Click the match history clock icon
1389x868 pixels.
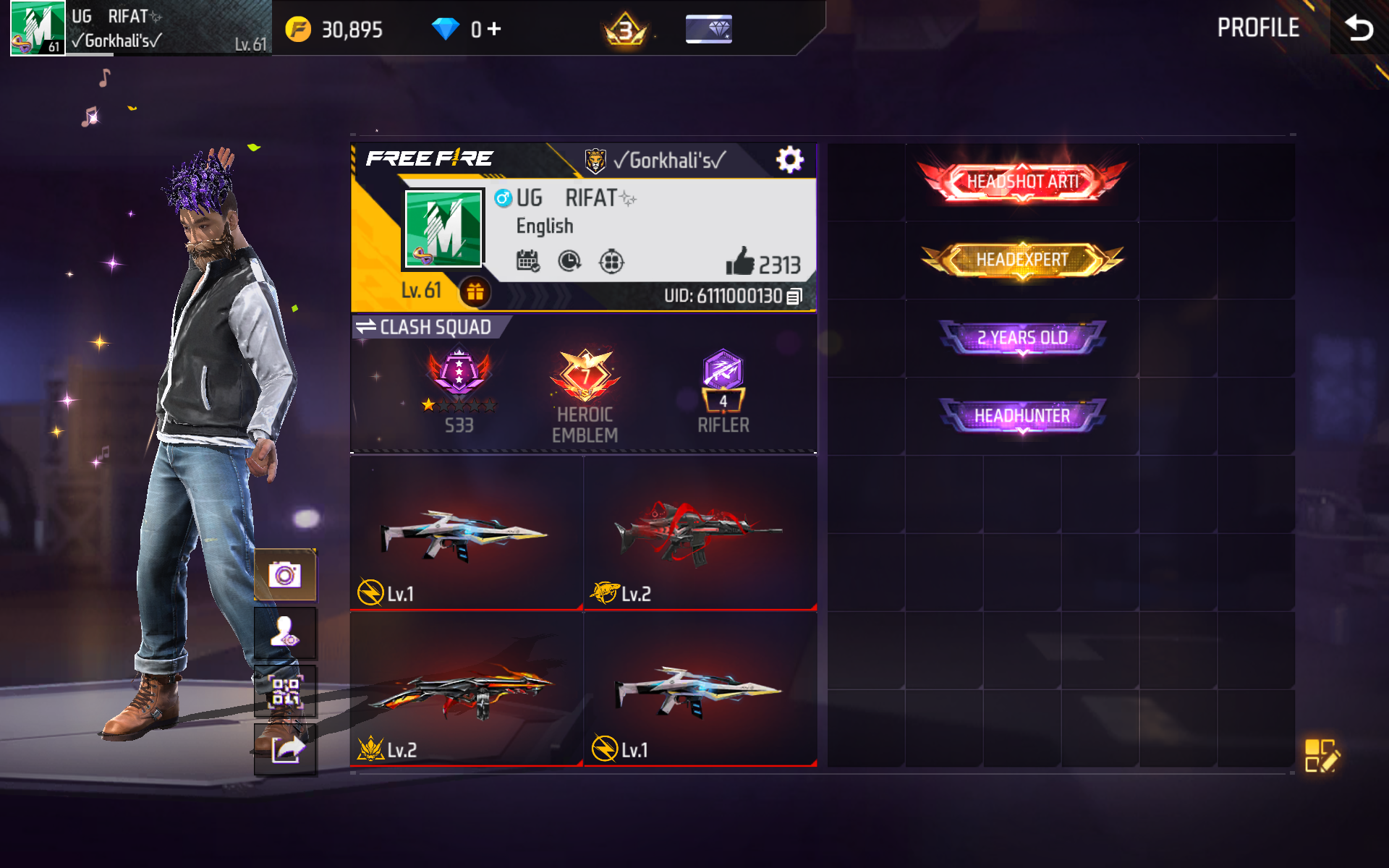[569, 260]
